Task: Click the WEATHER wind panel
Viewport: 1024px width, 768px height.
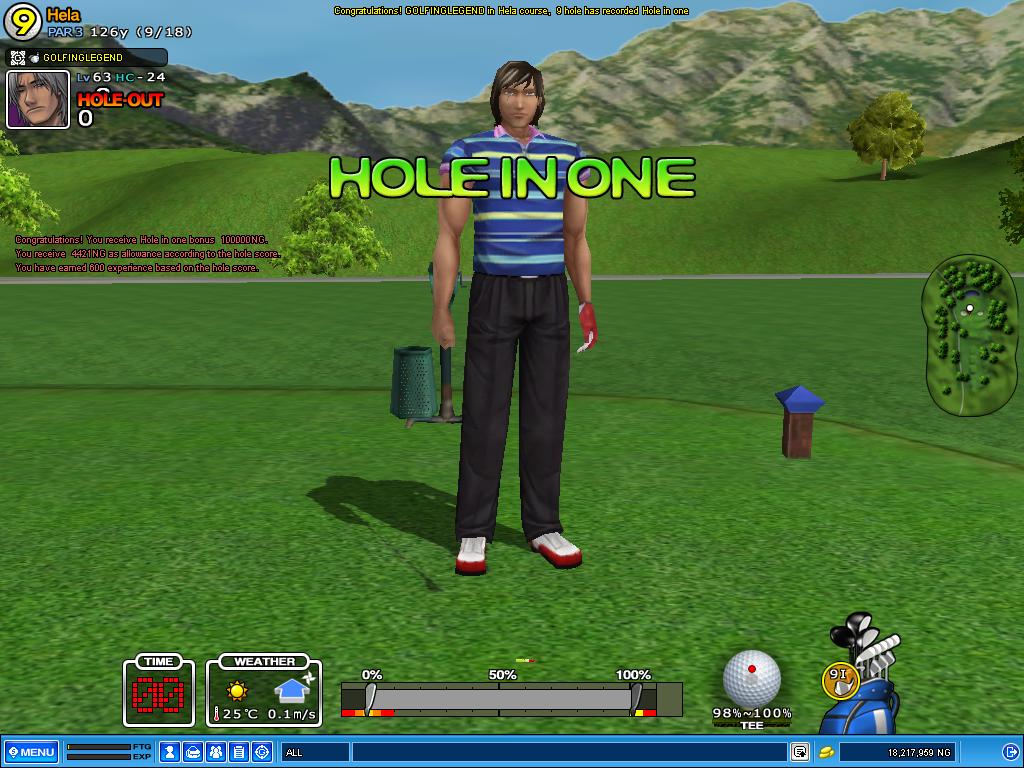Action: point(264,690)
